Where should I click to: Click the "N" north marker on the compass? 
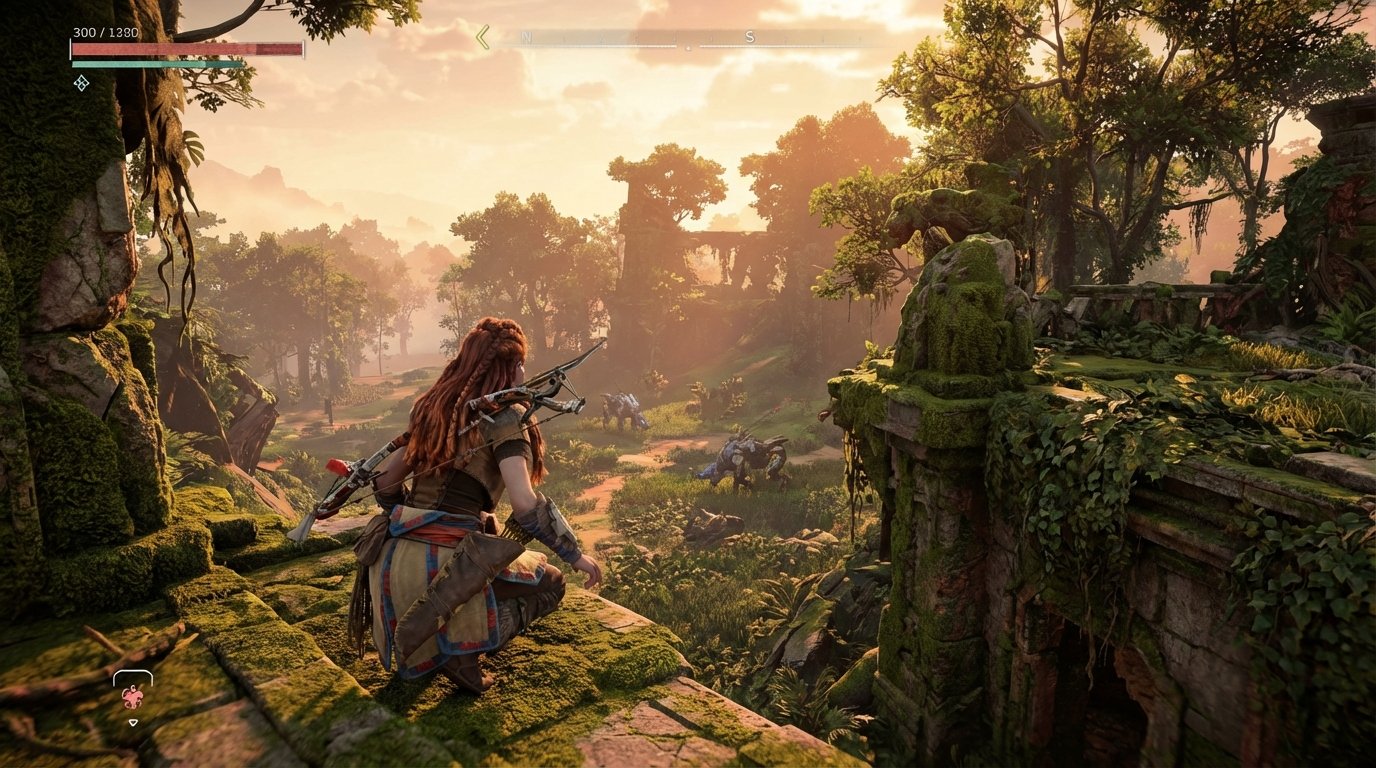tap(527, 35)
